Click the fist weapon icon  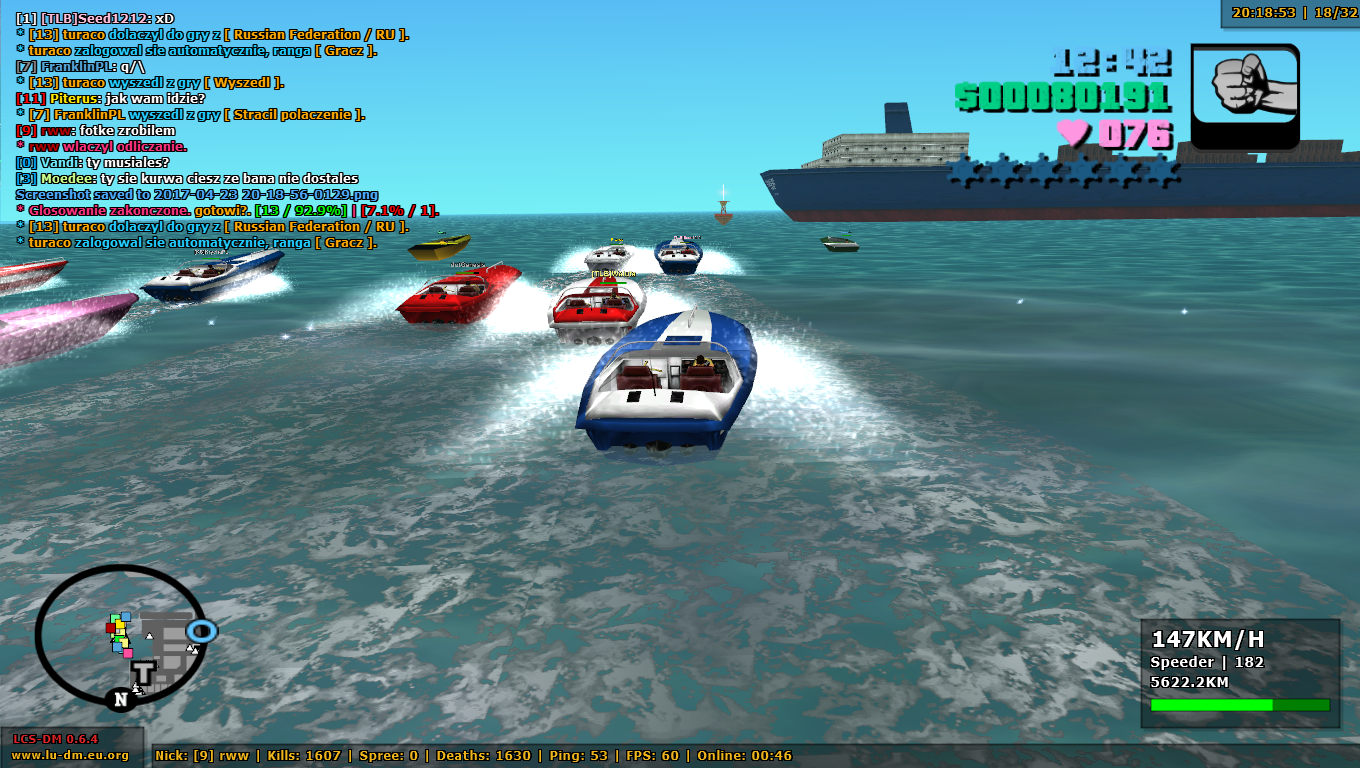(x=1245, y=96)
